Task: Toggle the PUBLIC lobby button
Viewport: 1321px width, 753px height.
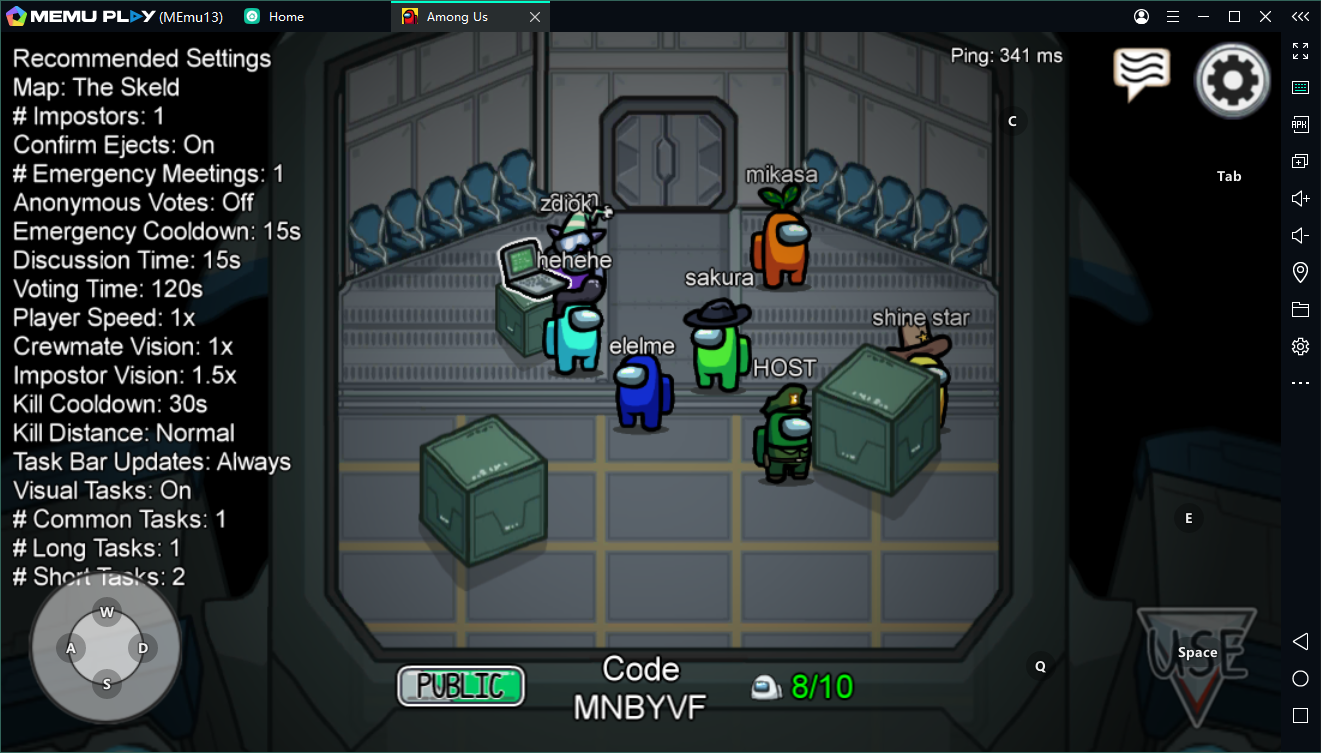Action: pos(461,686)
